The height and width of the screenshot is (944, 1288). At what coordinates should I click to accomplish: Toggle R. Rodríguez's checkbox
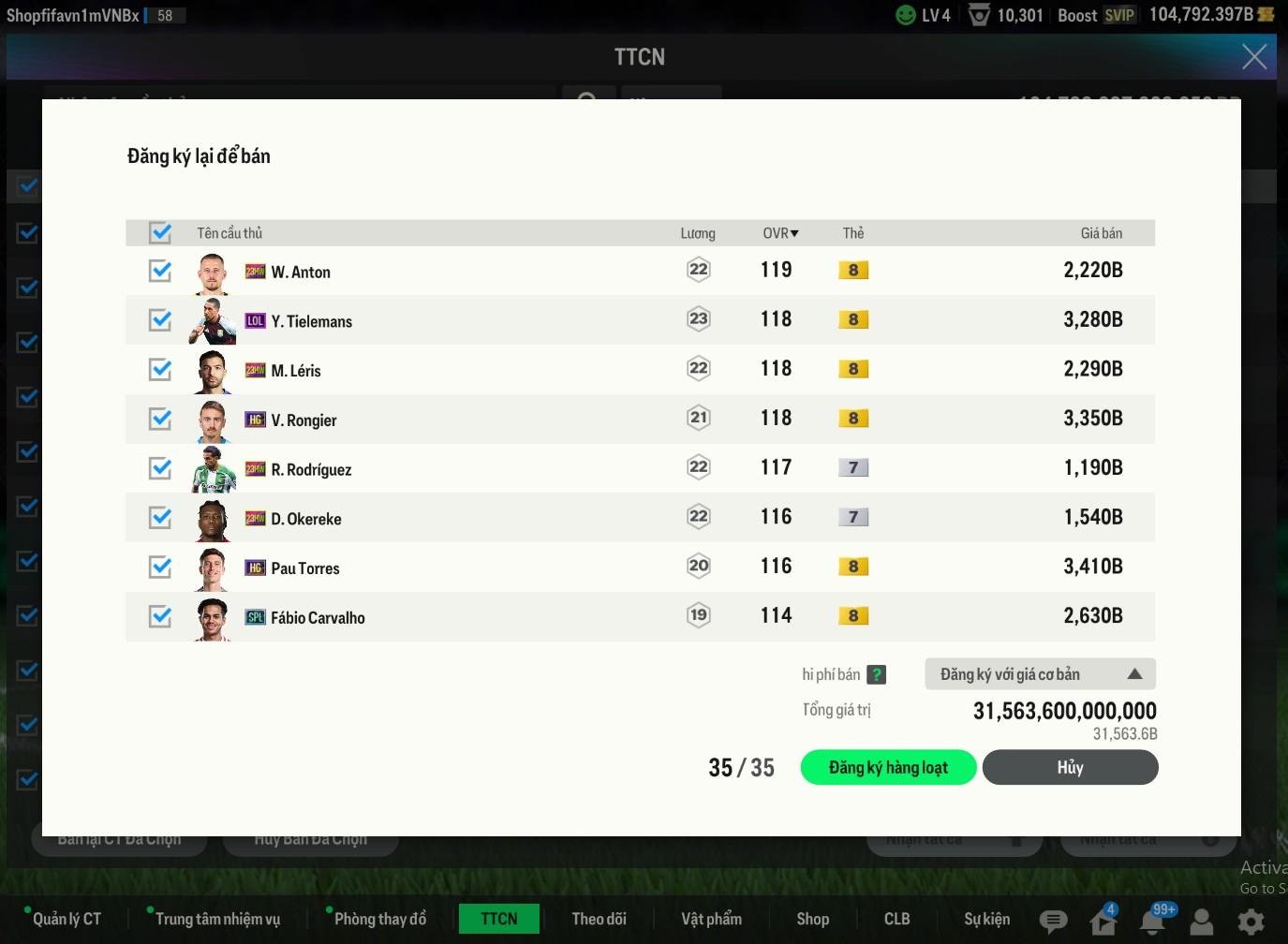[x=160, y=468]
